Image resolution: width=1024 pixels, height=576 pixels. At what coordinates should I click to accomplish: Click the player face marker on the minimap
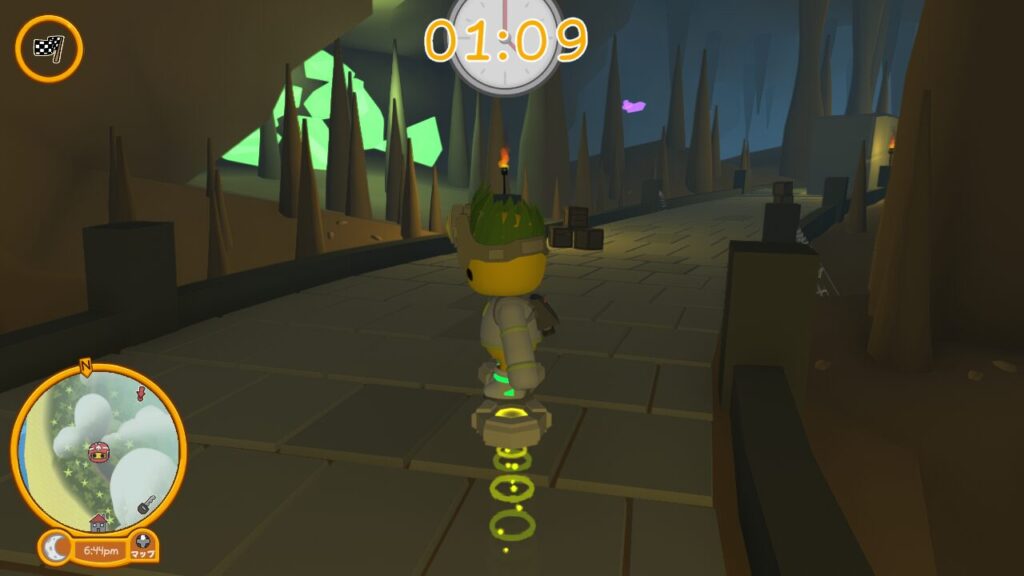(x=99, y=453)
